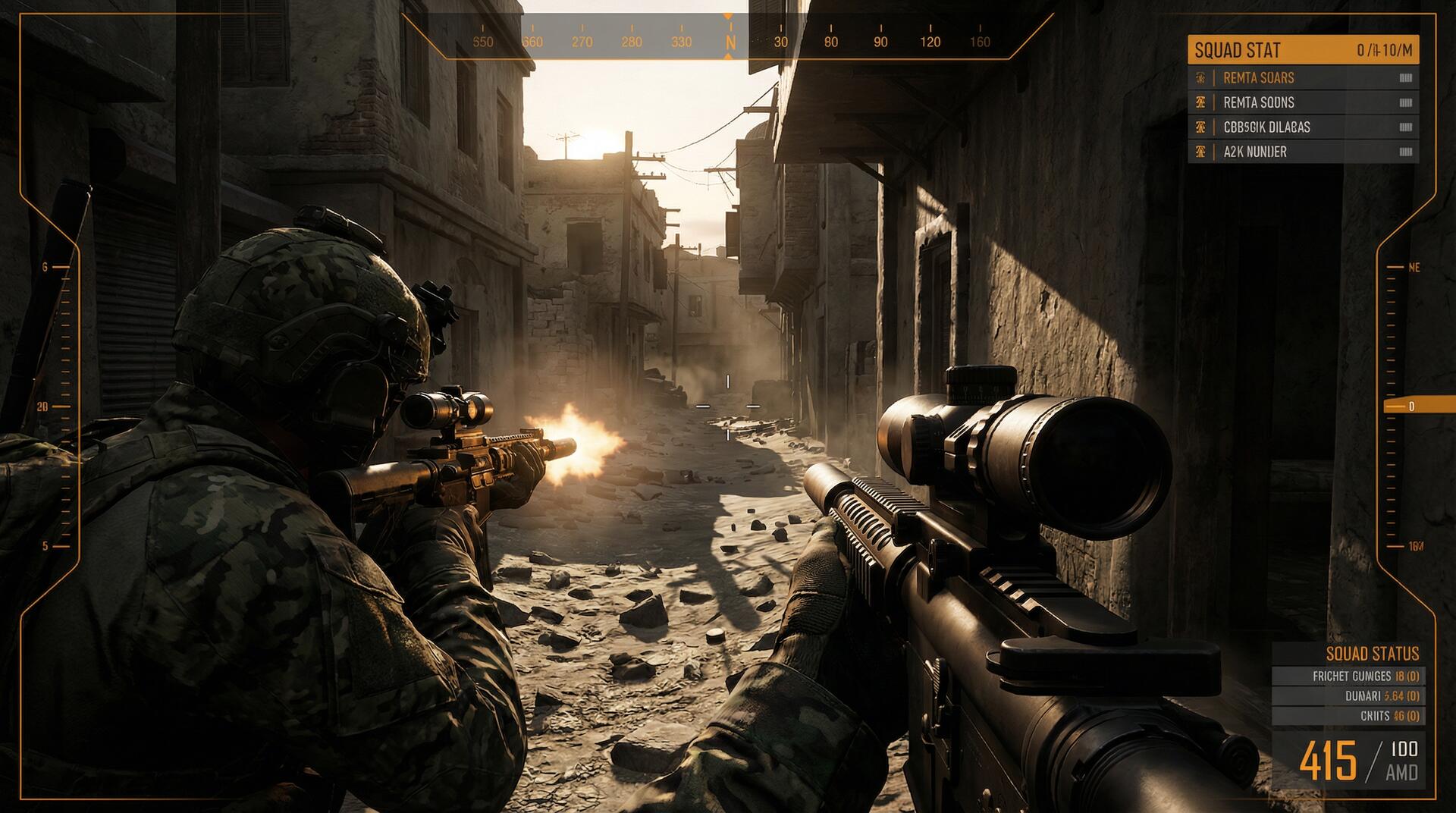The height and width of the screenshot is (813, 1456).
Task: Open the SQUAD STATUS panel title
Action: click(x=1372, y=654)
